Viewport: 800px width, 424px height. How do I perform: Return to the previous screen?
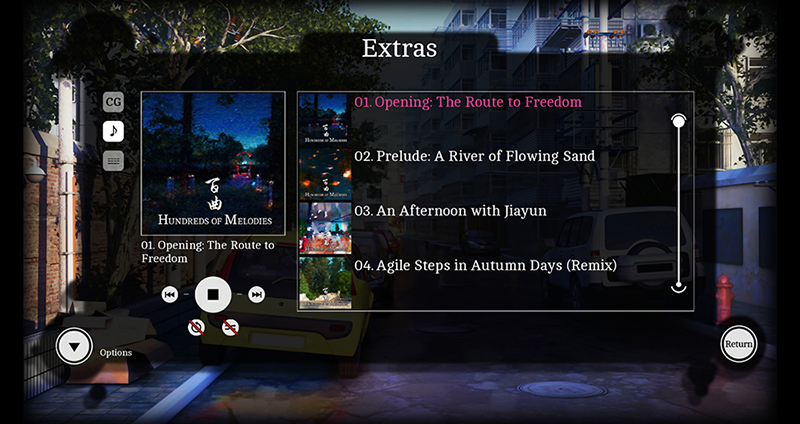[739, 344]
